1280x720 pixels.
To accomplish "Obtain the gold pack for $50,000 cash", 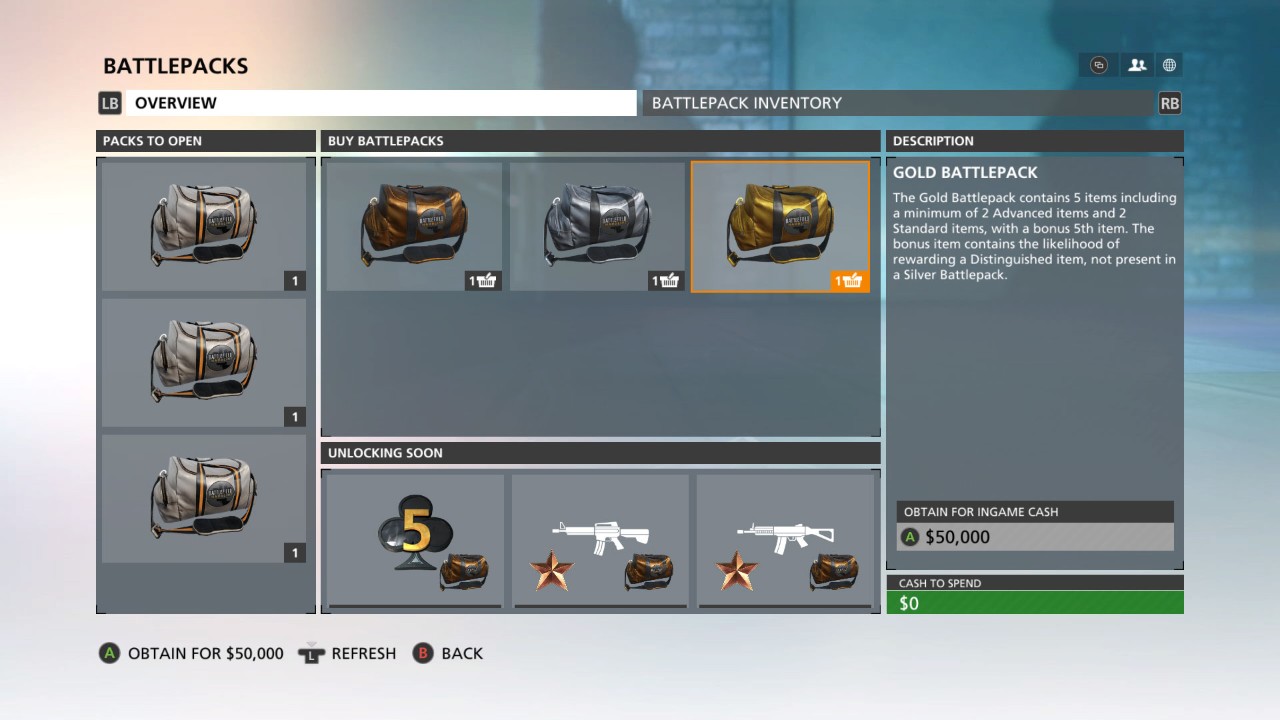I will pos(1035,537).
